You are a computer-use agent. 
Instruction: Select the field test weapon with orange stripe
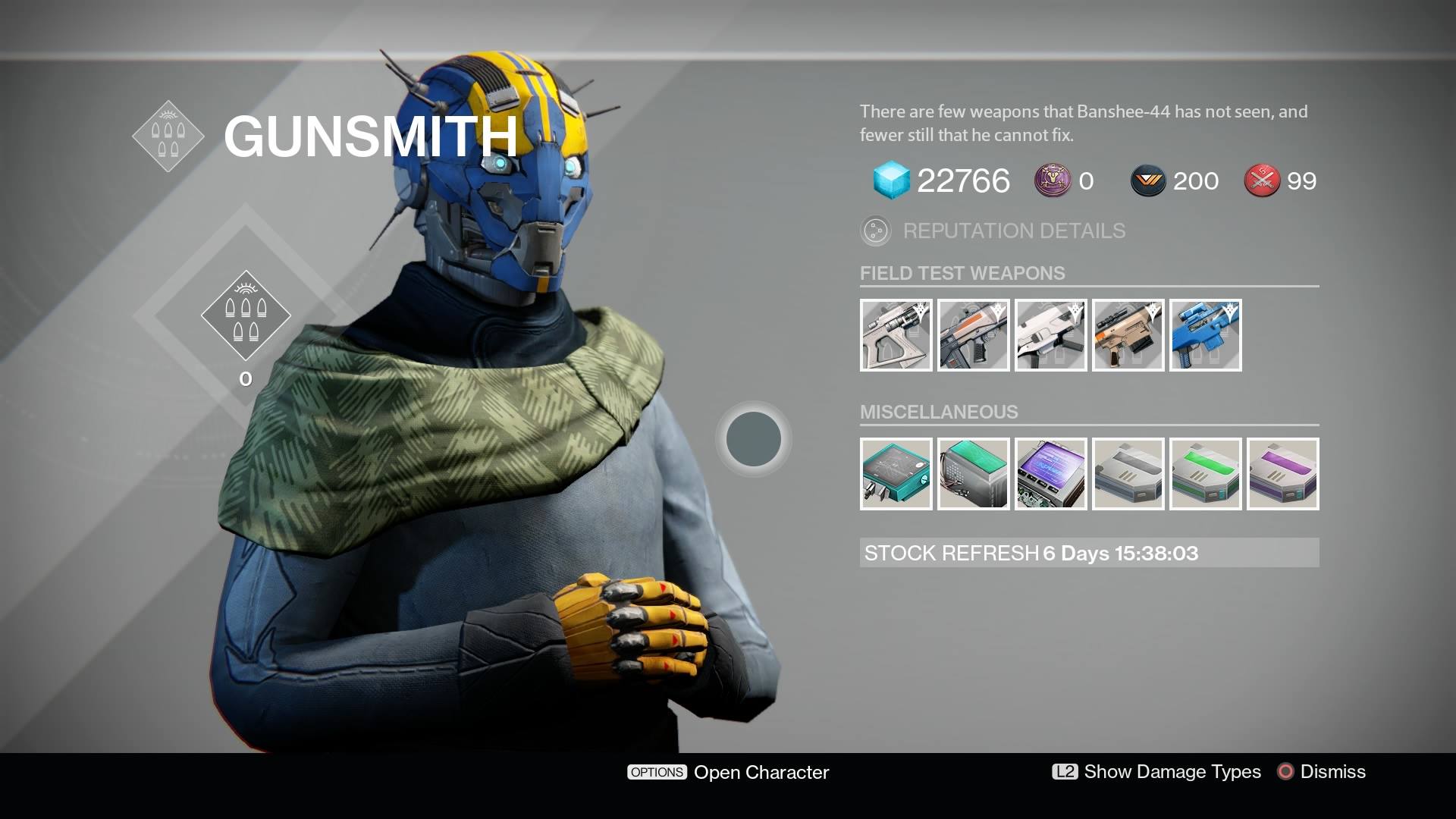[973, 335]
